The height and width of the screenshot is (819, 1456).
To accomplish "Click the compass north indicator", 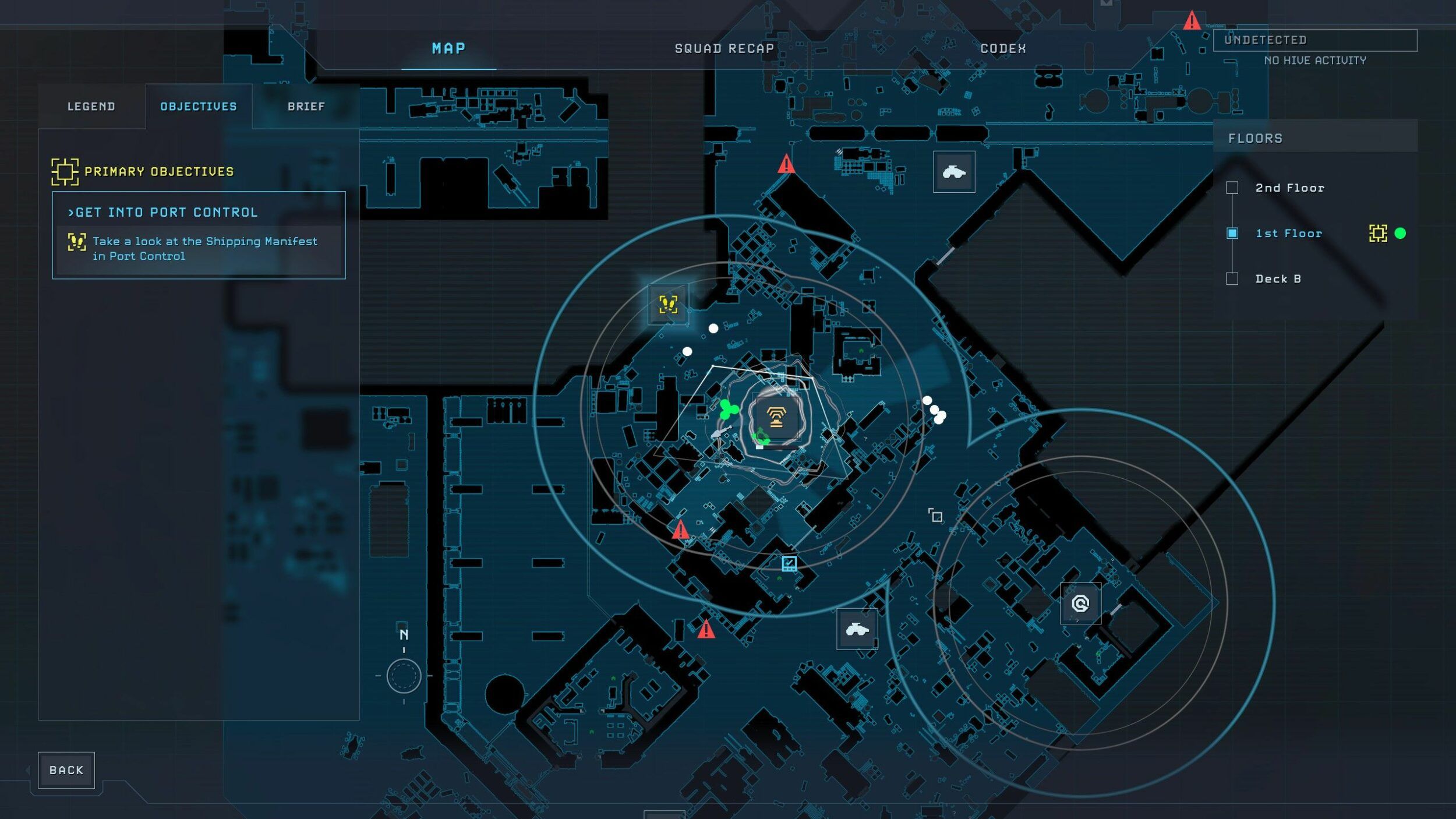I will pyautogui.click(x=404, y=676).
